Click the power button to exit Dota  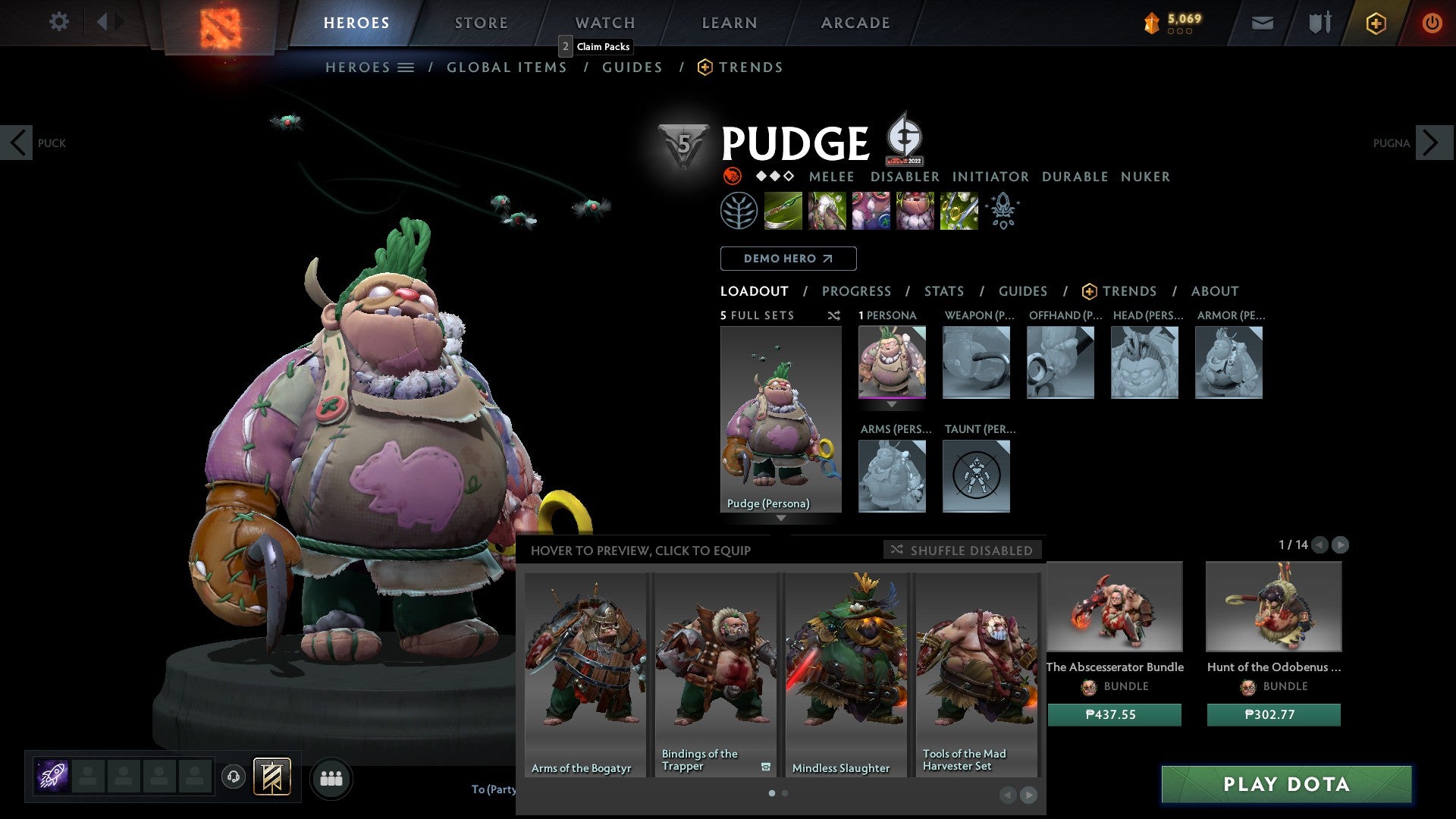pos(1432,23)
